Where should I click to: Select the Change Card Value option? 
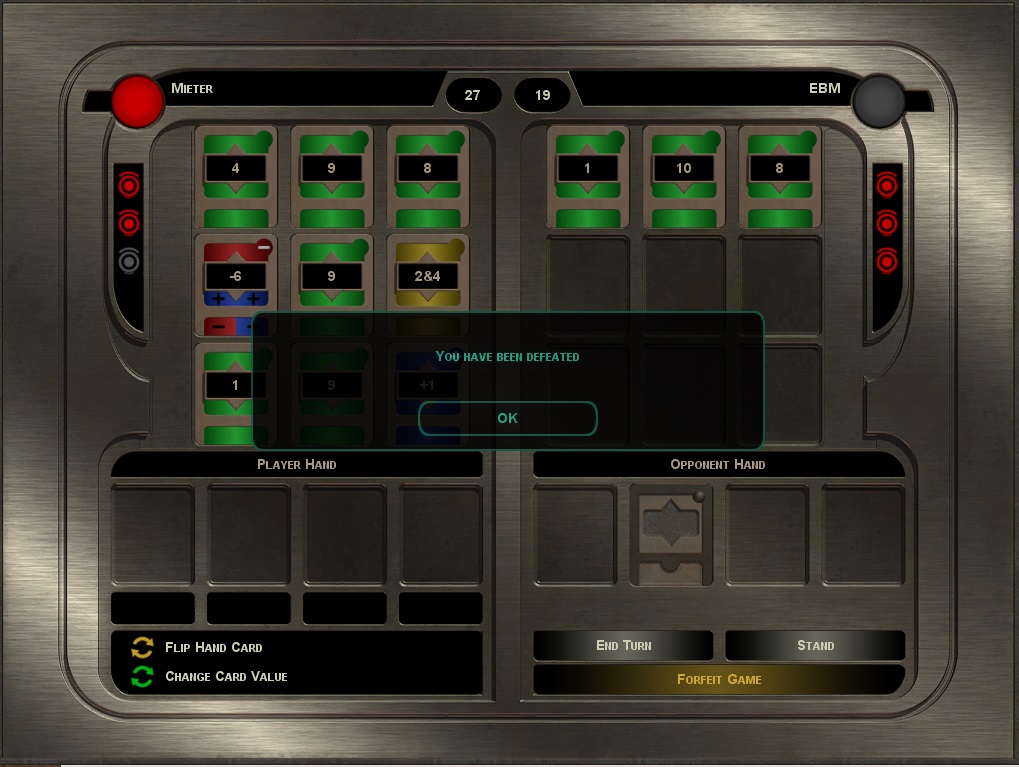click(x=225, y=677)
